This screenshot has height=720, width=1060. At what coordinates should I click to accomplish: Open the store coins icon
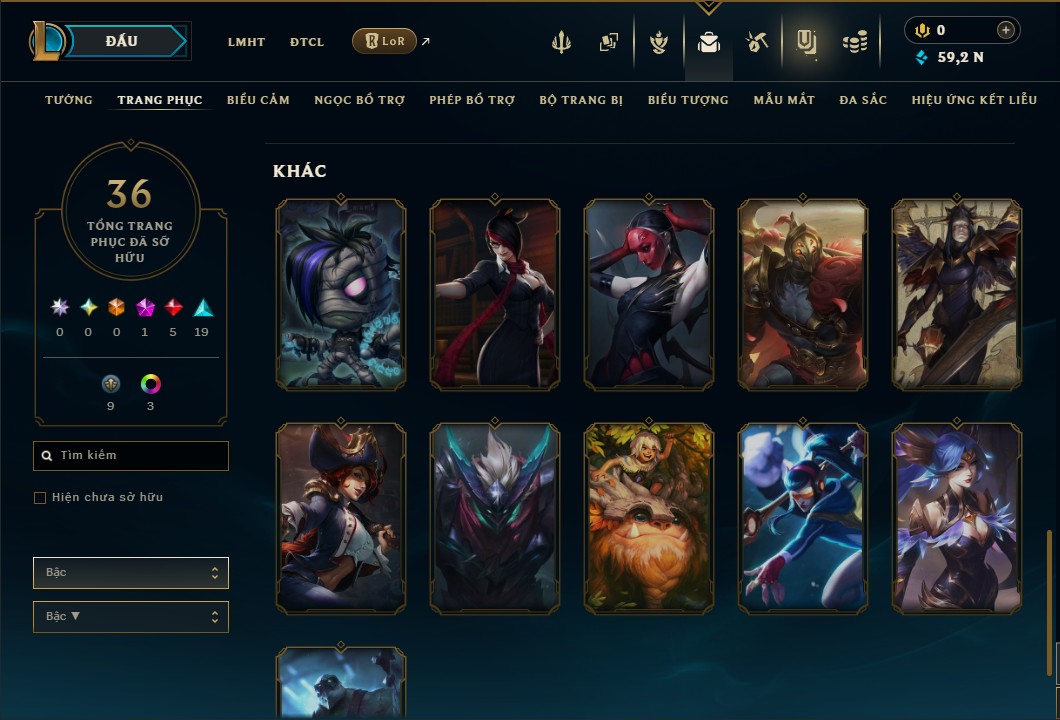[854, 42]
